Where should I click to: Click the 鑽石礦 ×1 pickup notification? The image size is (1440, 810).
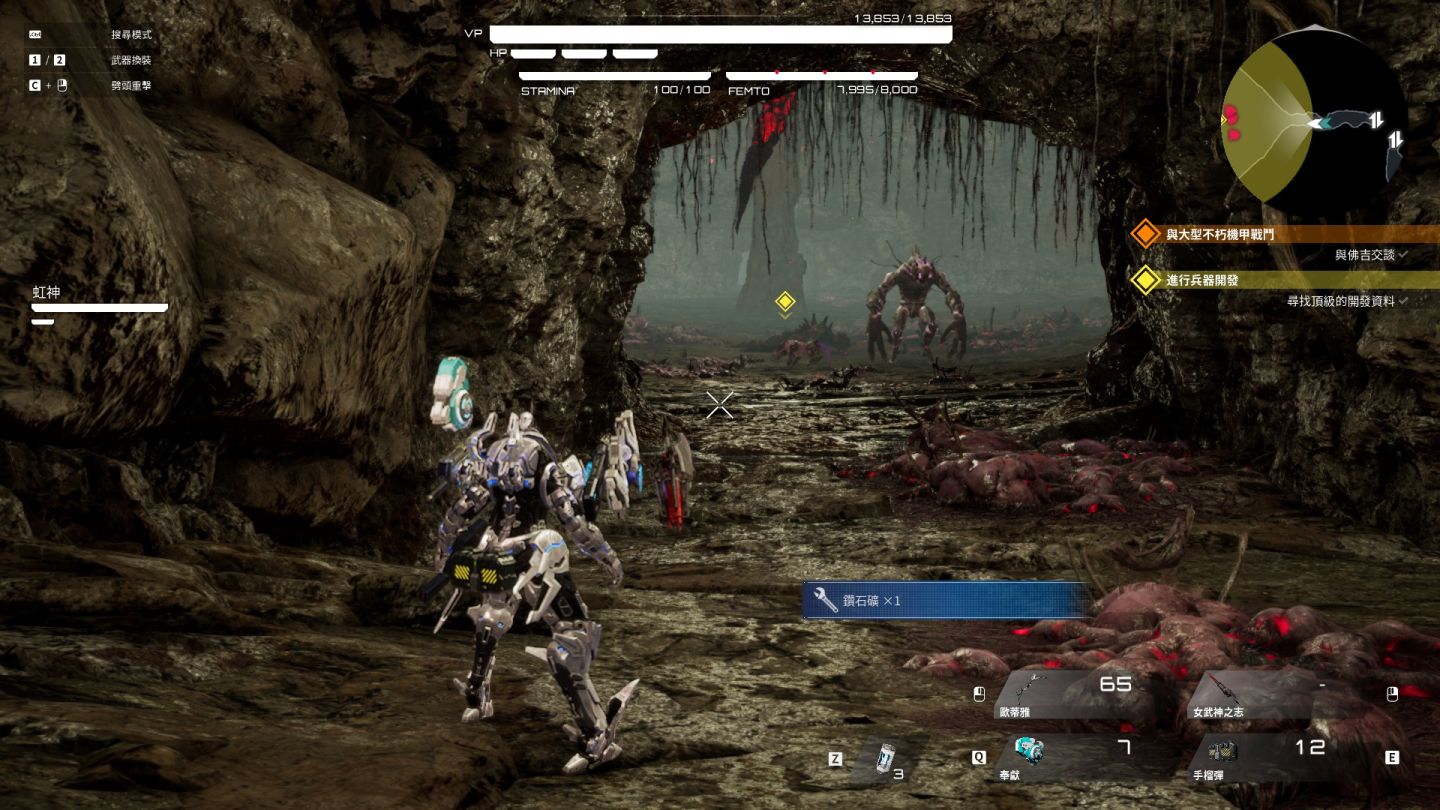944,601
